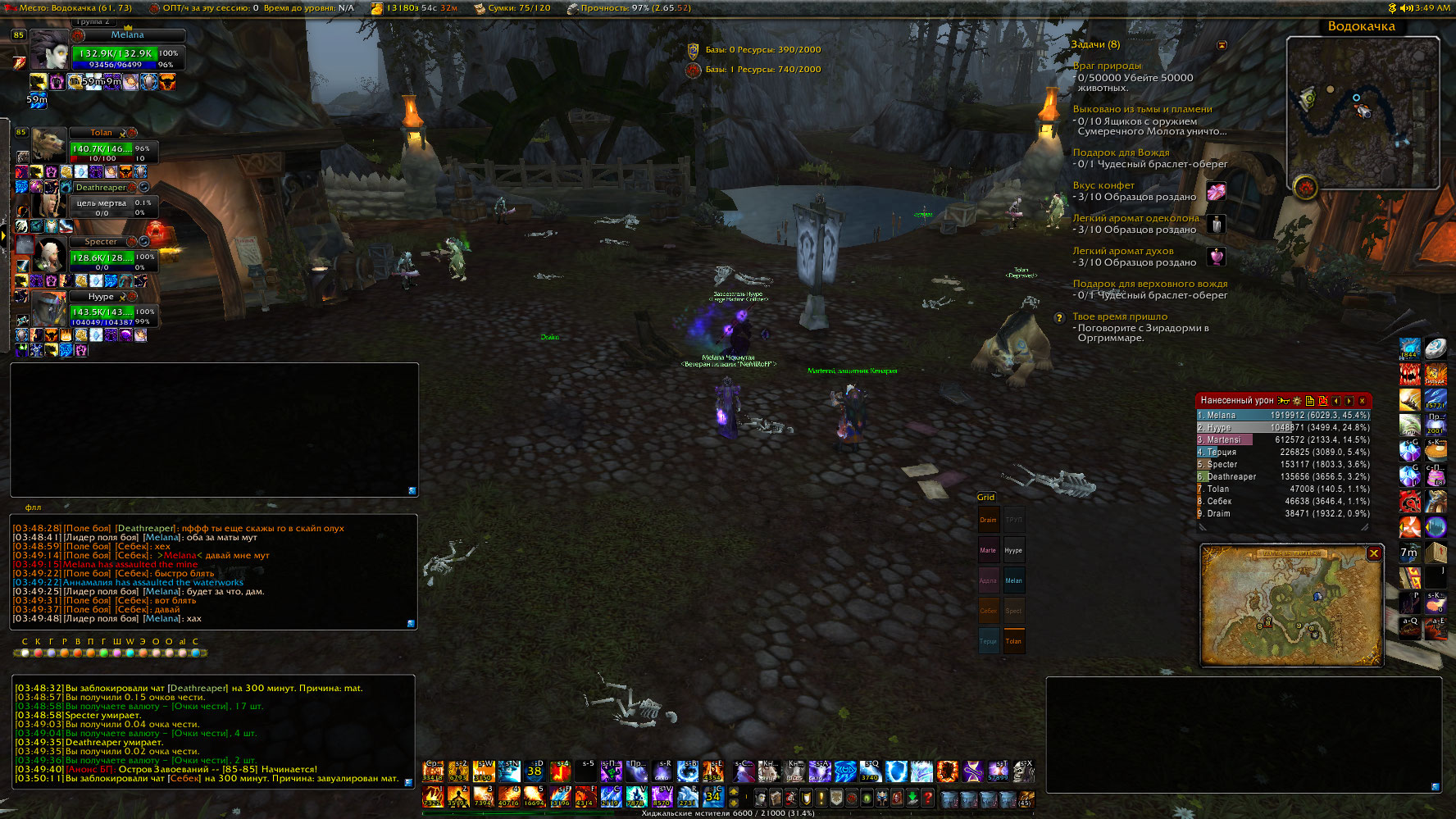The image size is (1456, 819).
Task: Collapse the Задачи quest tracker header button
Action: pyautogui.click(x=1222, y=45)
